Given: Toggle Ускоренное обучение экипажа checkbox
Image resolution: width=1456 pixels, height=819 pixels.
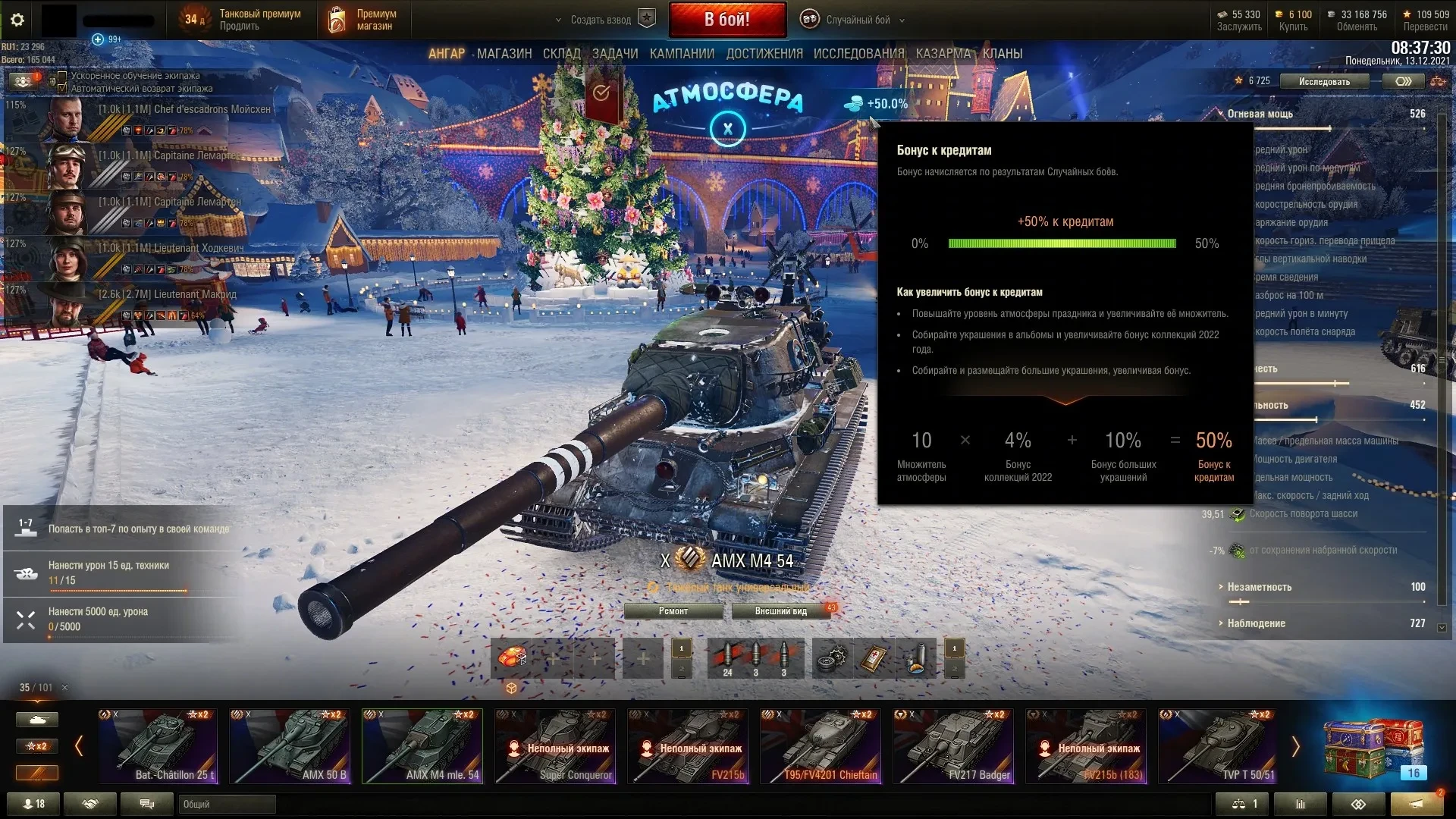Looking at the screenshot, I should coord(63,76).
